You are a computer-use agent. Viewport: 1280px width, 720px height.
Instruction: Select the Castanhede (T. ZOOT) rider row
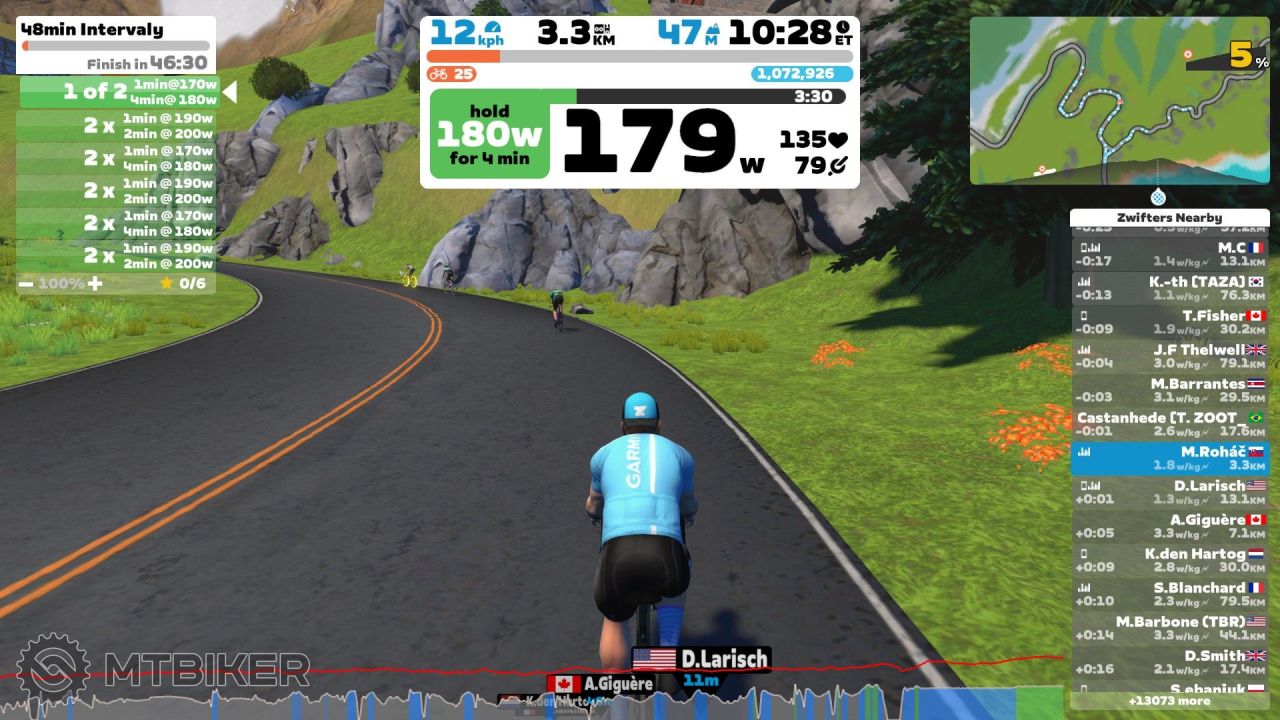coord(1169,424)
